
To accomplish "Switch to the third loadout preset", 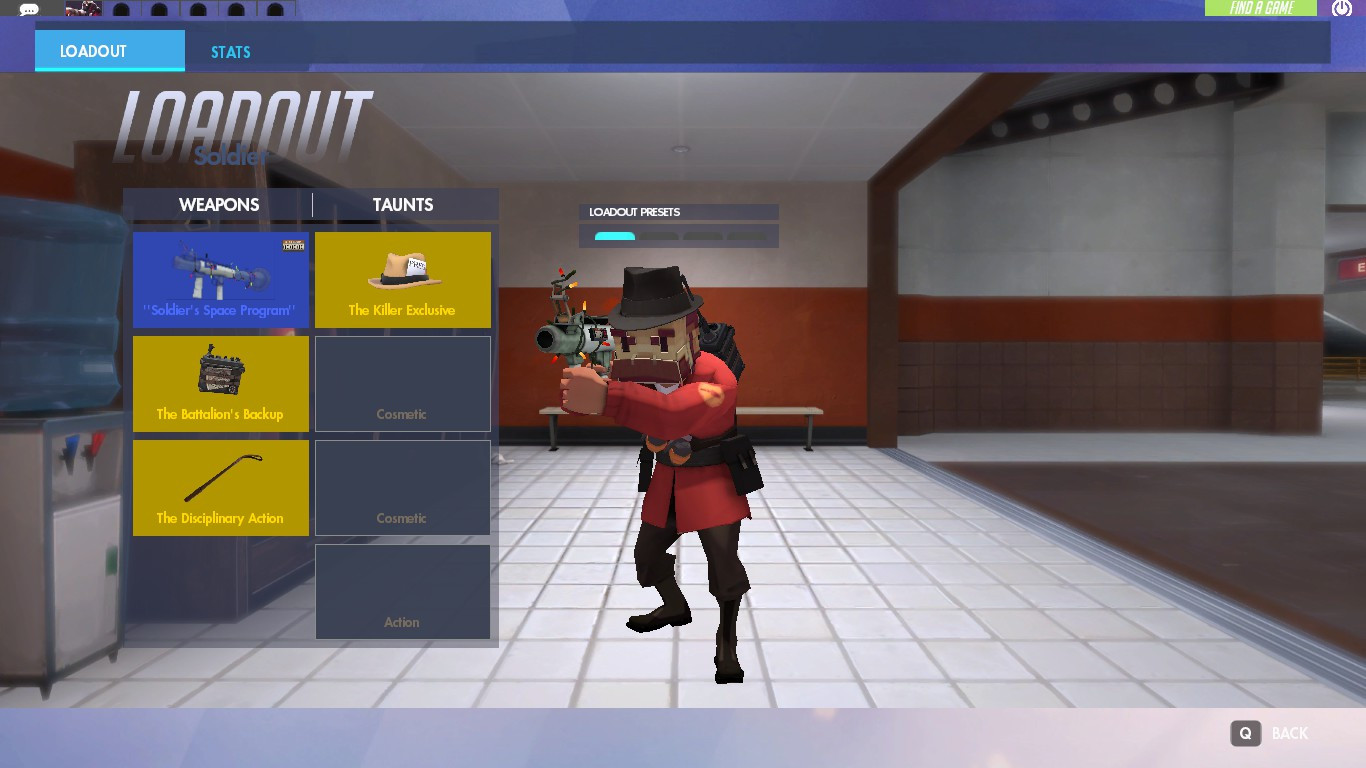I will tap(702, 236).
